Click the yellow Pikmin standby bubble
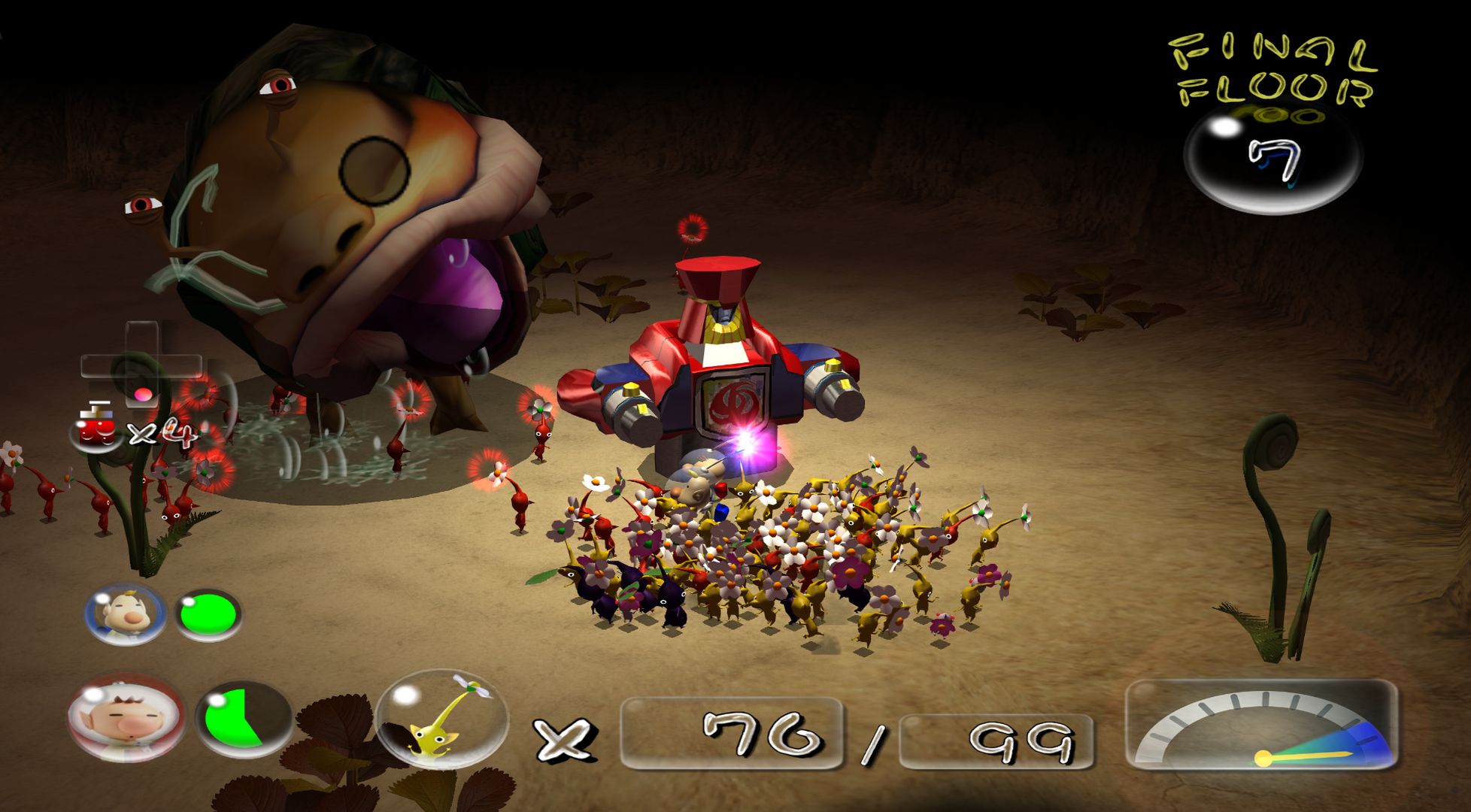 click(x=441, y=720)
